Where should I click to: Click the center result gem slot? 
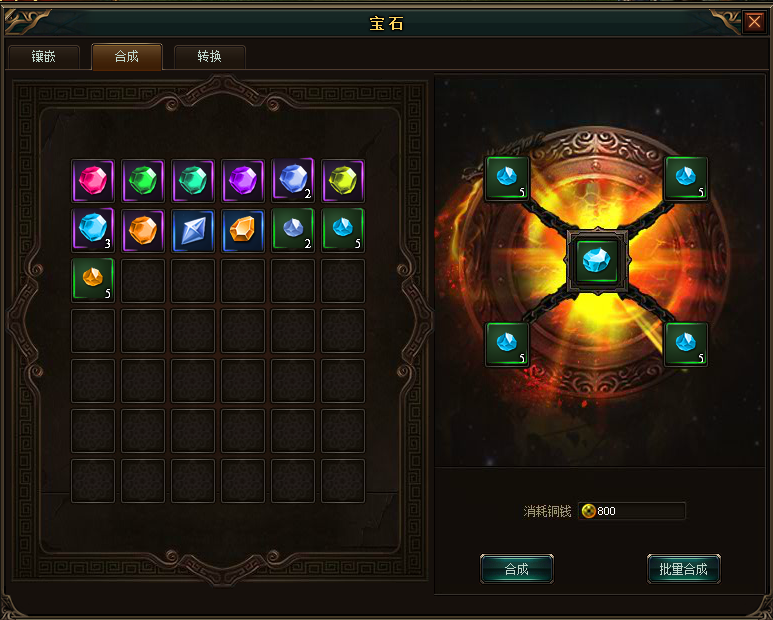[x=597, y=261]
